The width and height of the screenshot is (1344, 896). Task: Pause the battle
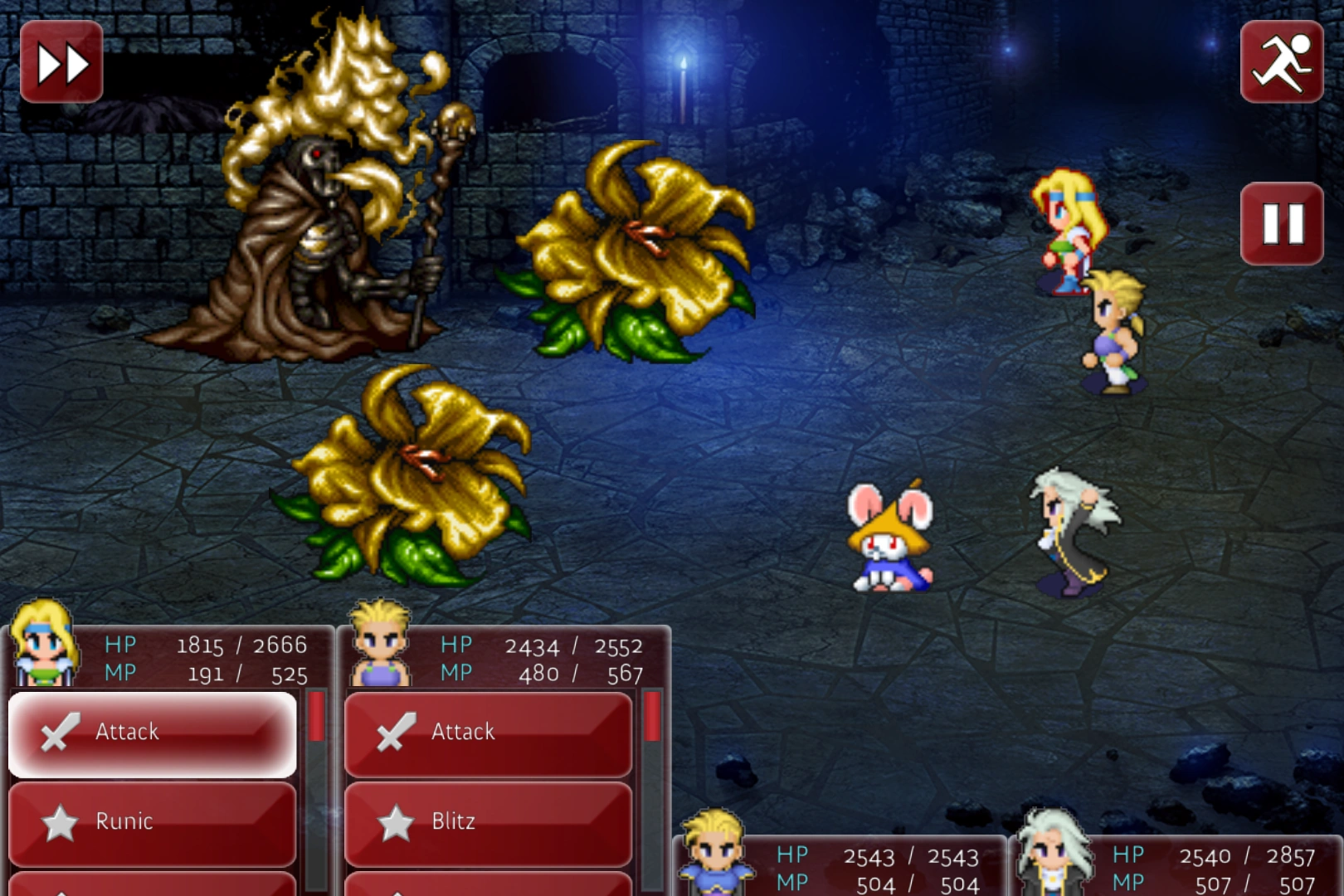[x=1283, y=224]
